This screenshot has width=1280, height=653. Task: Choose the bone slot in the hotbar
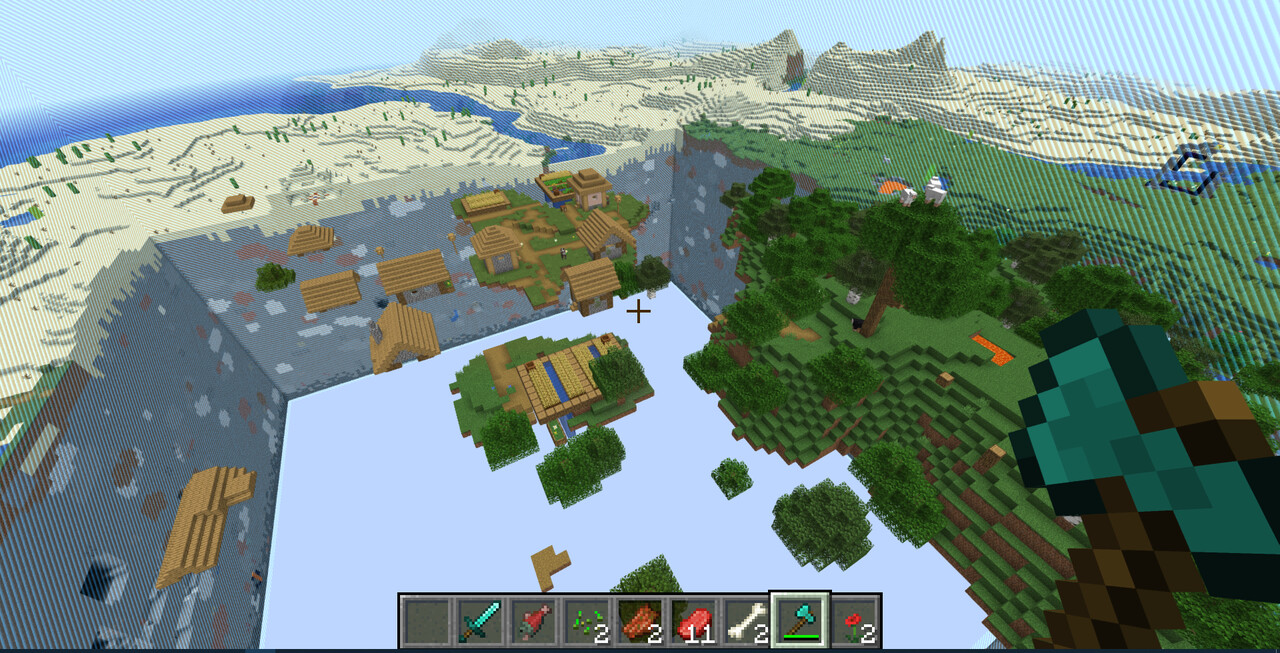(745, 621)
